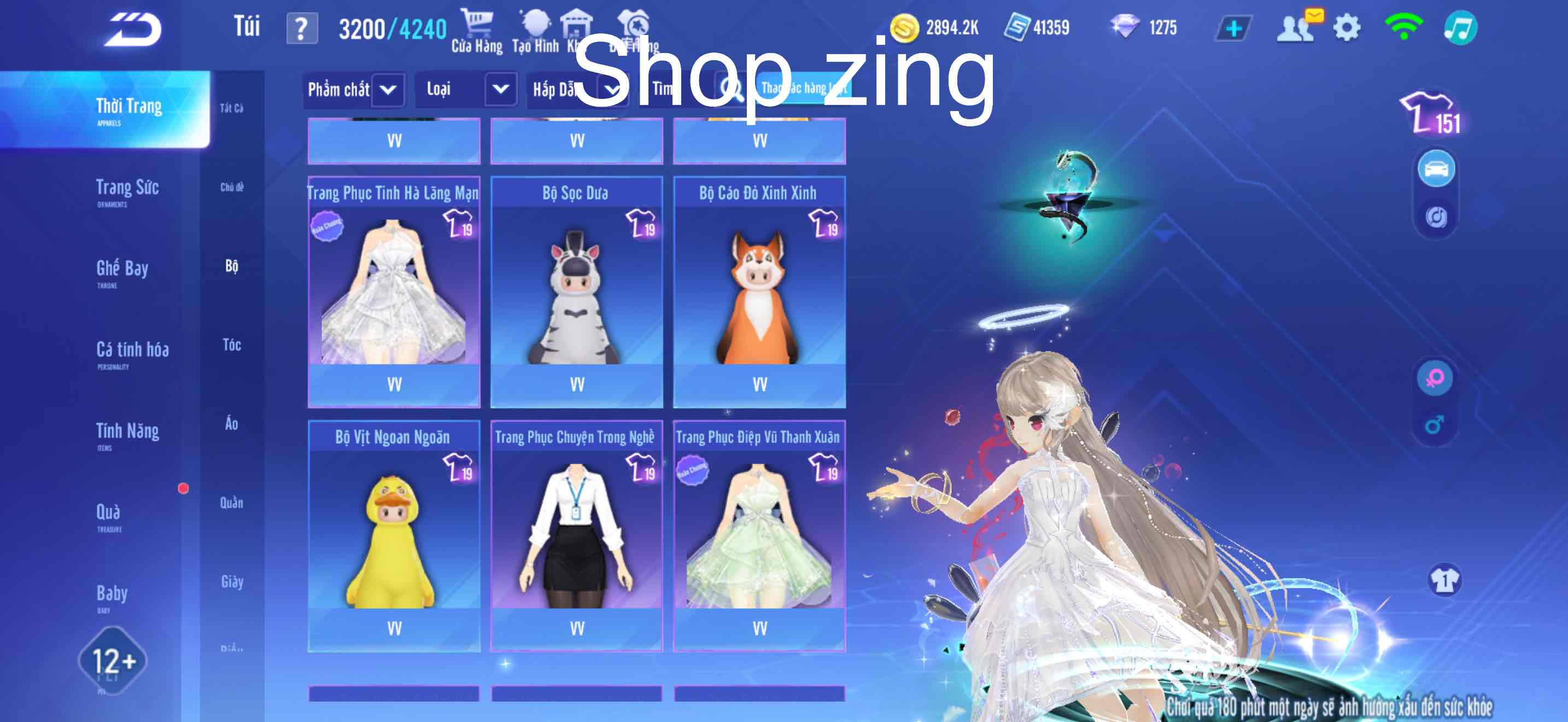
Task: Open Cá tính hóa category
Action: (132, 350)
